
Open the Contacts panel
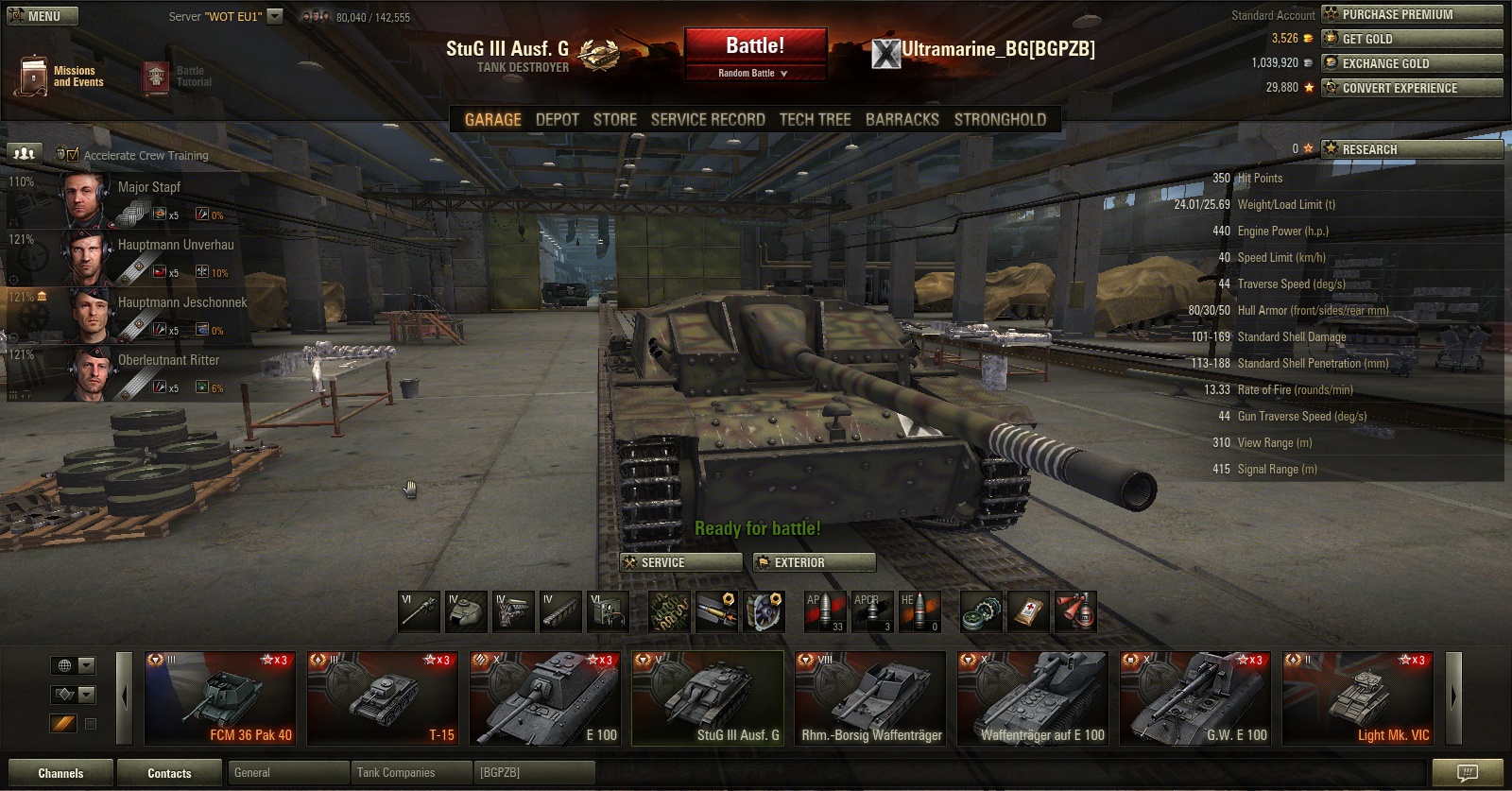click(169, 773)
